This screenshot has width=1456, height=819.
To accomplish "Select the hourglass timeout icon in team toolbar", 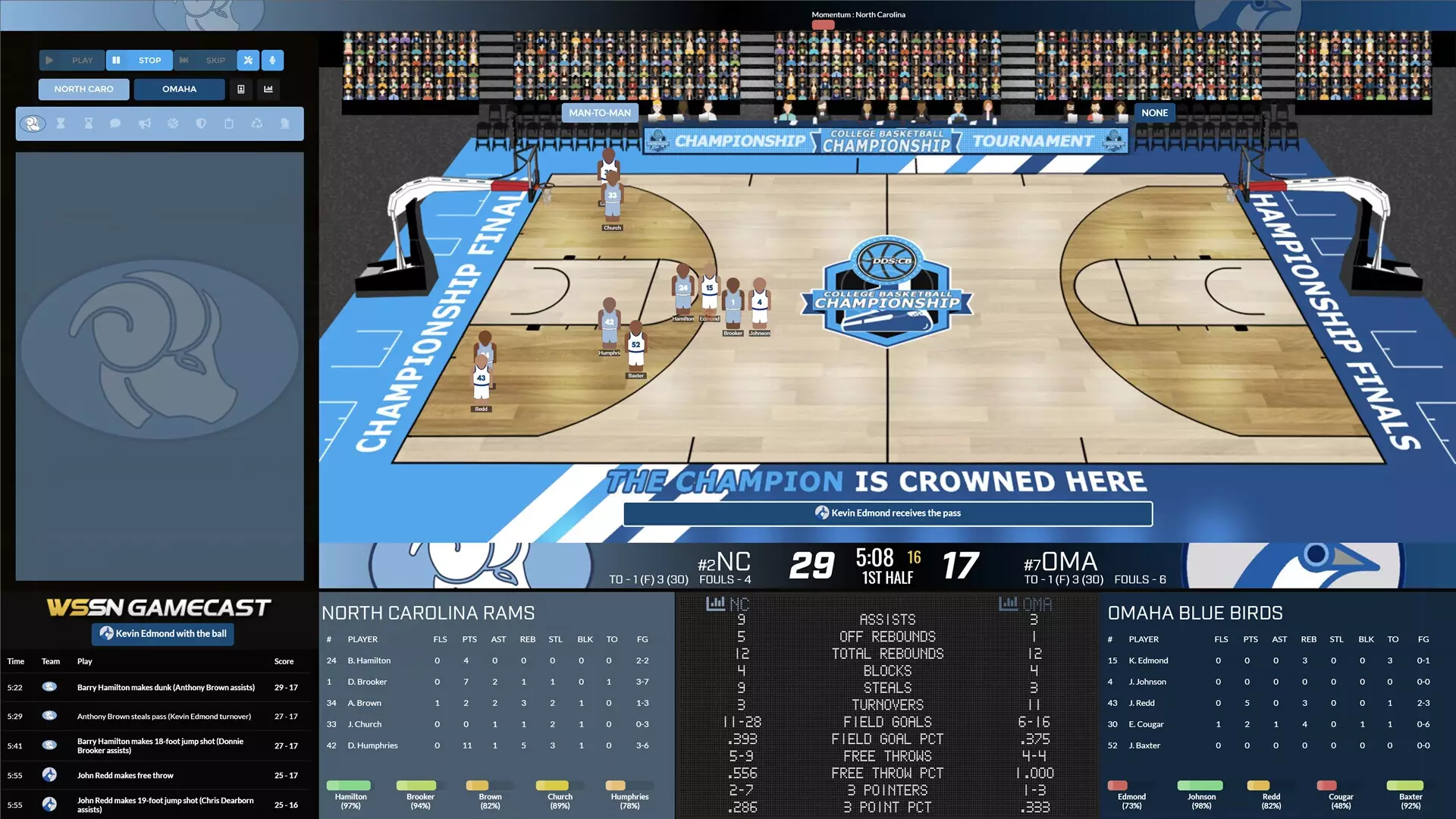I will 61,124.
